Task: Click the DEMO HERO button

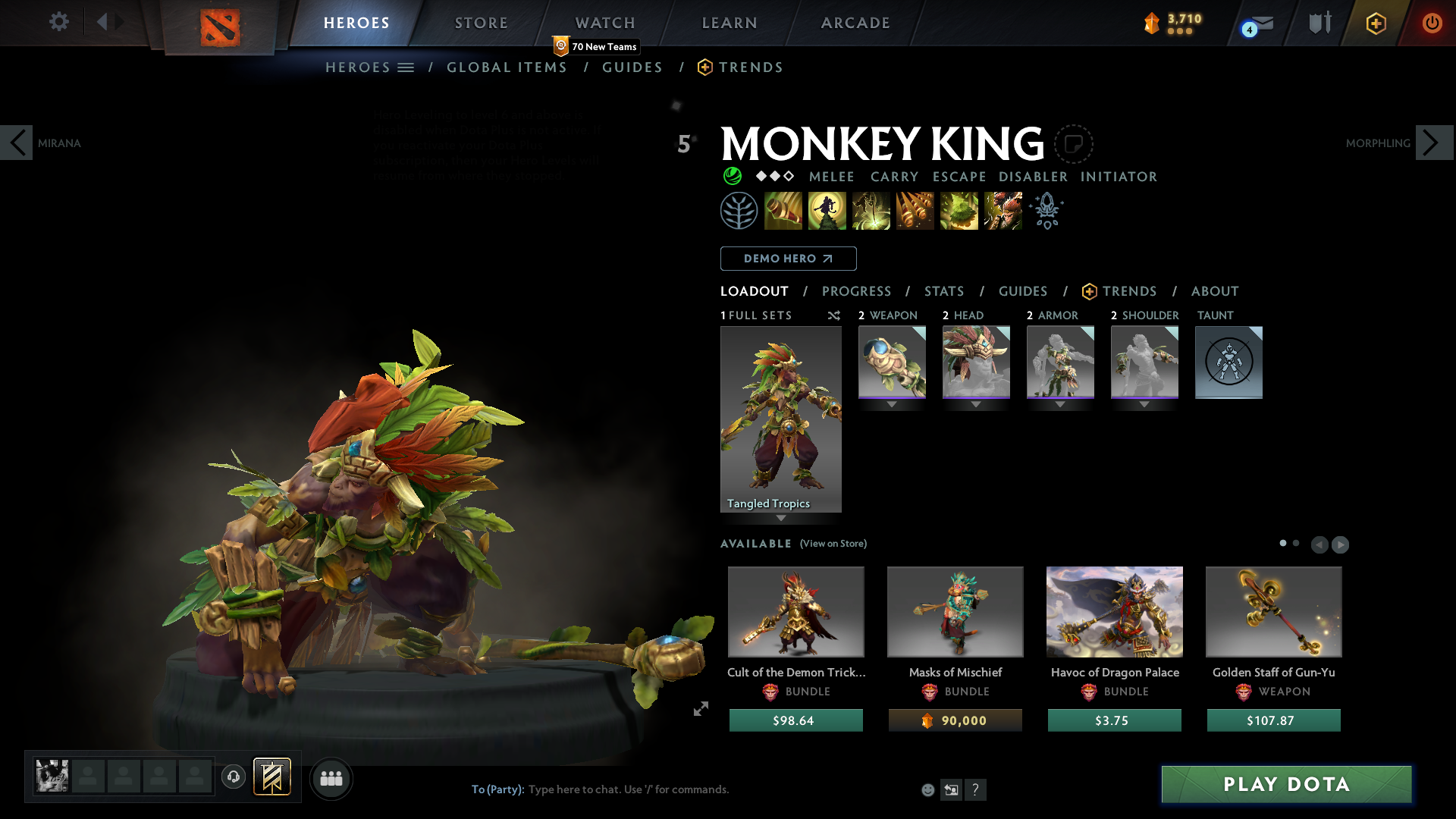Action: 788,259
